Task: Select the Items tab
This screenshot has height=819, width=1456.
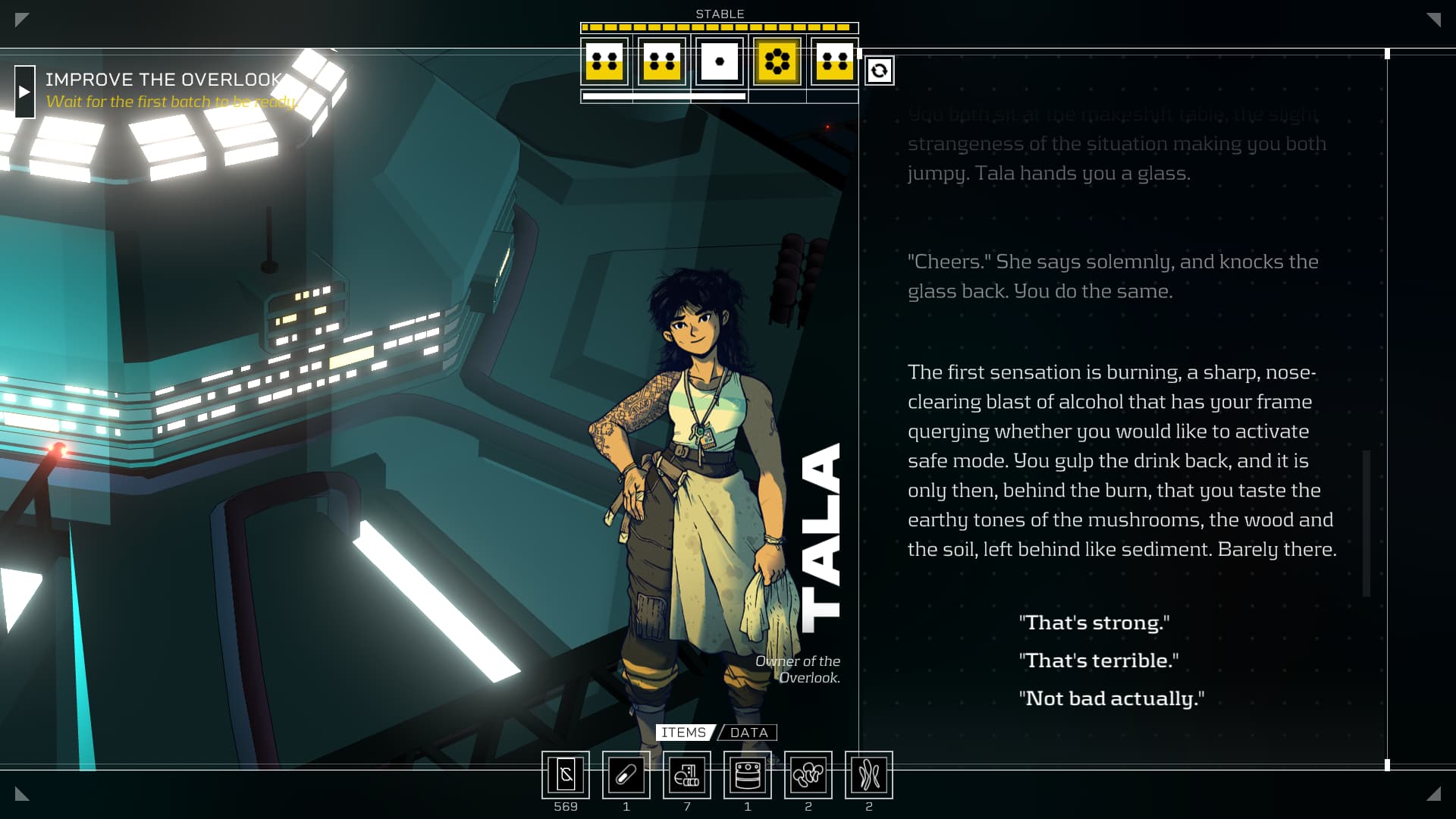Action: [x=683, y=733]
